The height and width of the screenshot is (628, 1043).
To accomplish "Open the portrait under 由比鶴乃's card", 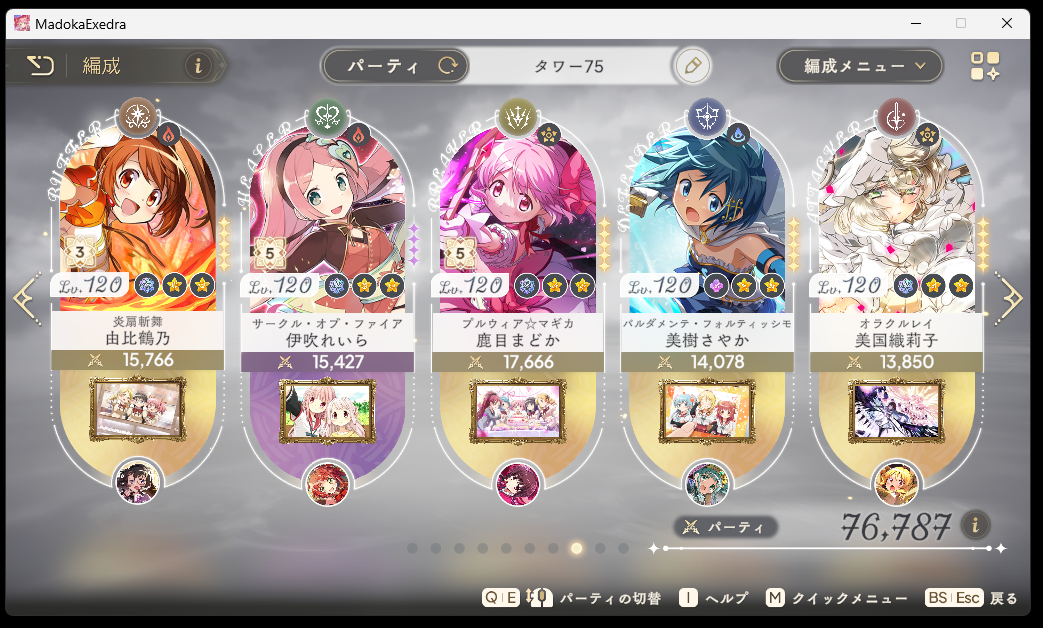I will click(x=138, y=482).
